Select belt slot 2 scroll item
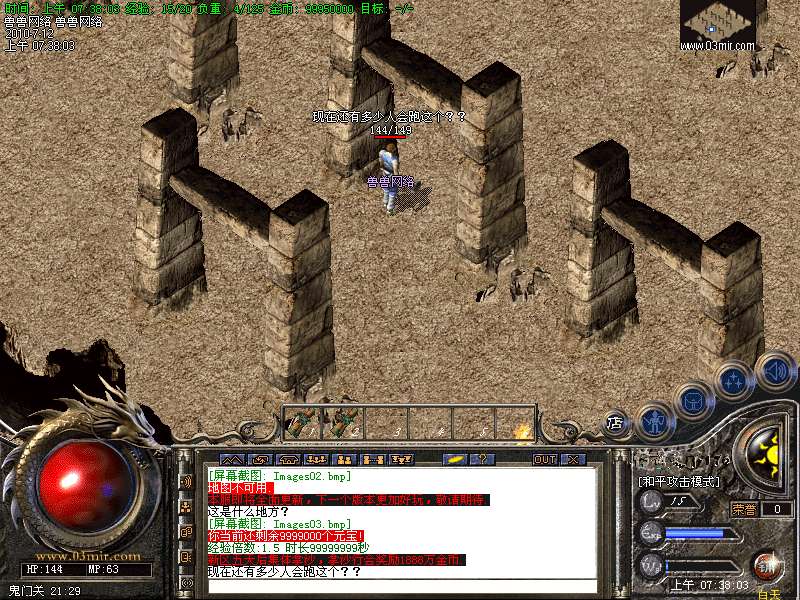This screenshot has width=800, height=600. tap(345, 422)
